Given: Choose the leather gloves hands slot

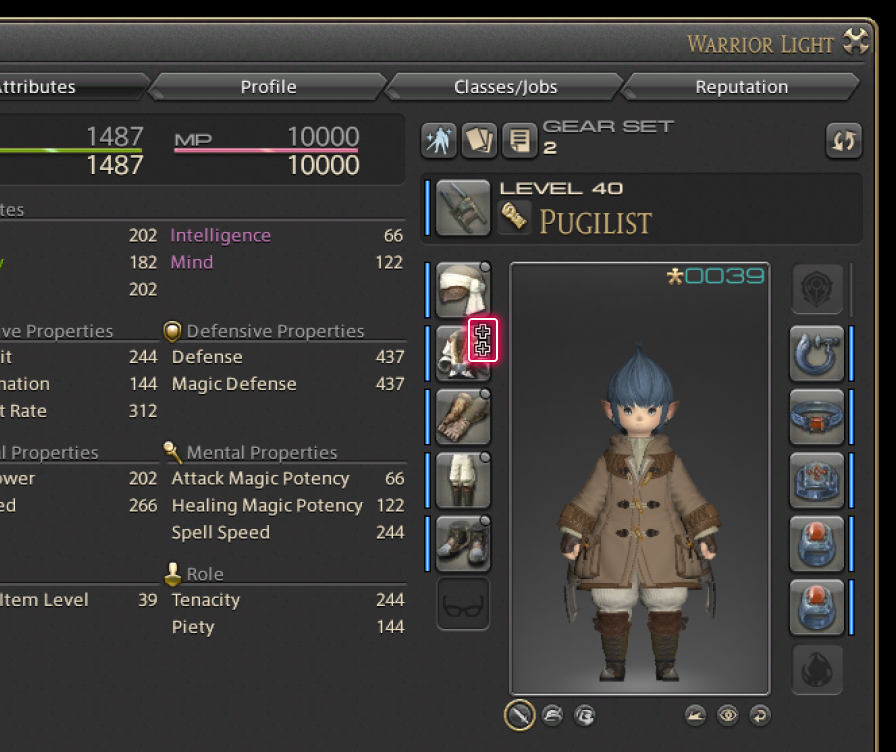Looking at the screenshot, I should [x=463, y=416].
